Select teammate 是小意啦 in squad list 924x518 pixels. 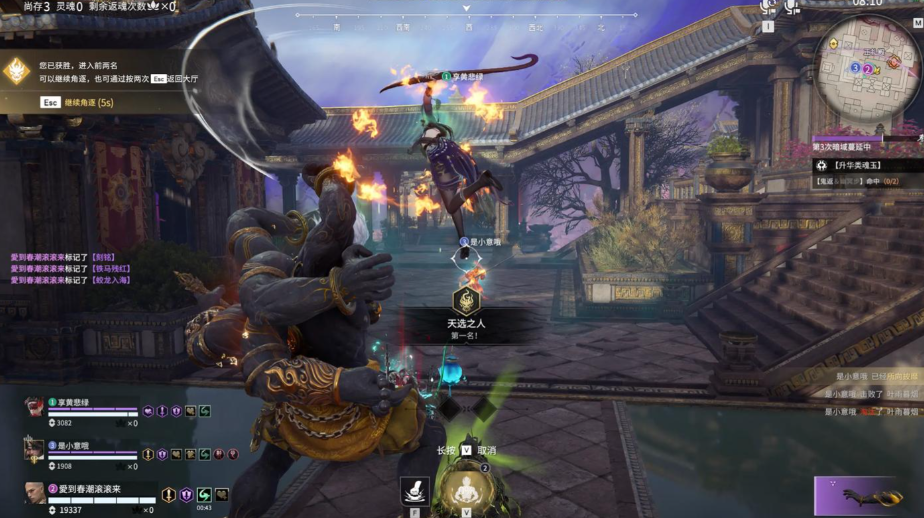(x=72, y=446)
